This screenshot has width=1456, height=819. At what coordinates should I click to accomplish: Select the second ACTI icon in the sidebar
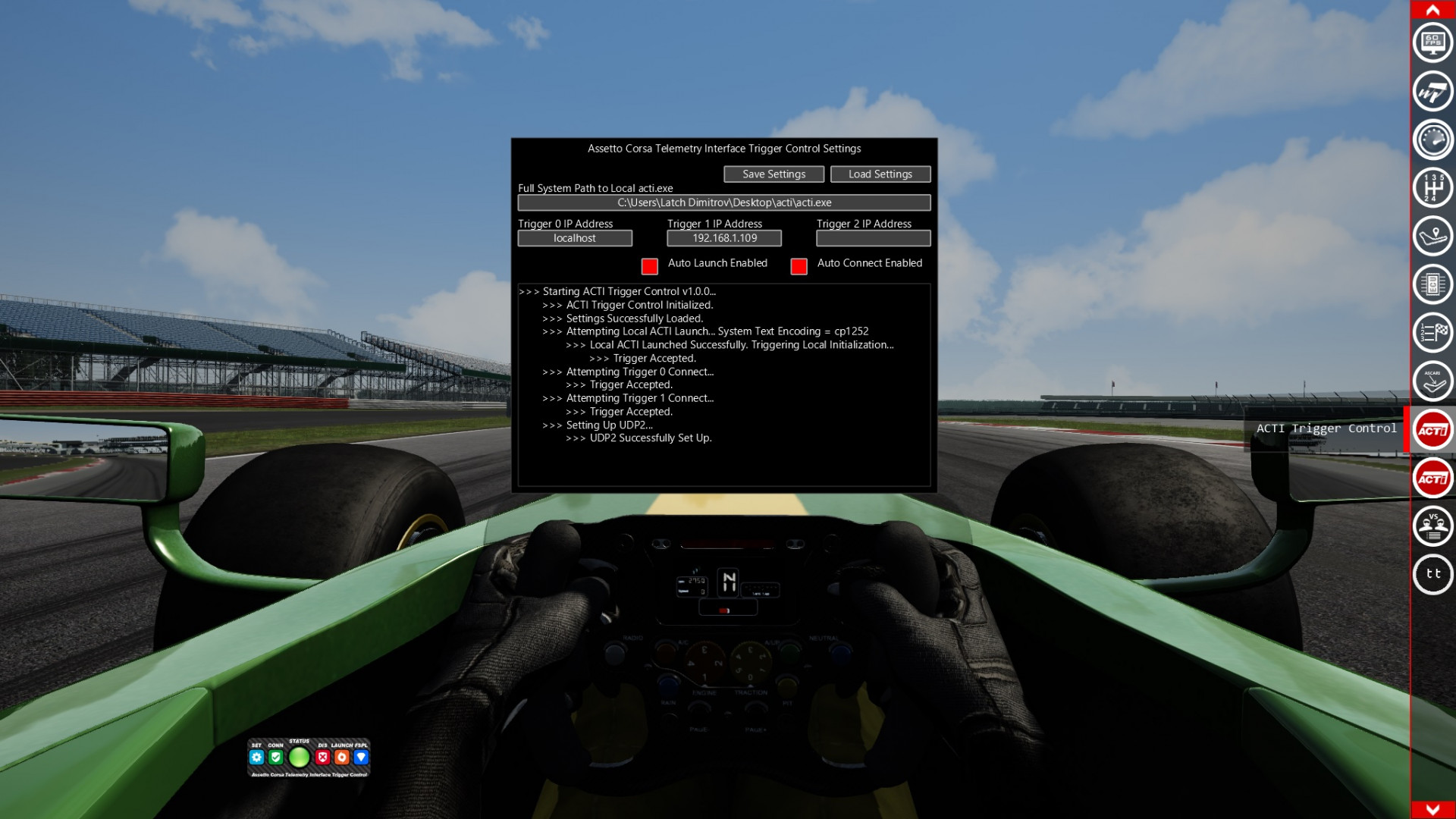tap(1433, 478)
